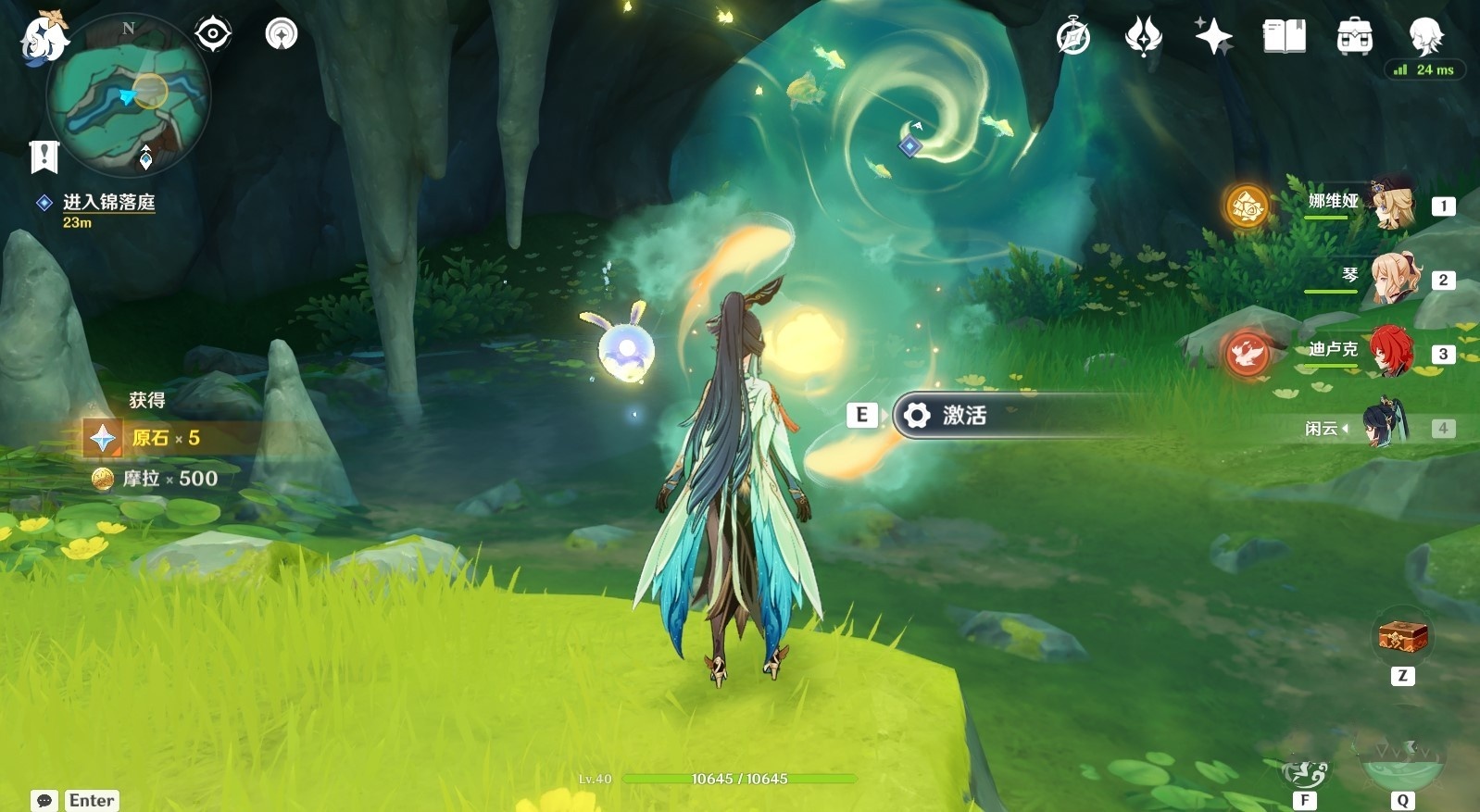The height and width of the screenshot is (812, 1480).
Task: Open the Paimon menu icon
Action: pyautogui.click(x=44, y=39)
